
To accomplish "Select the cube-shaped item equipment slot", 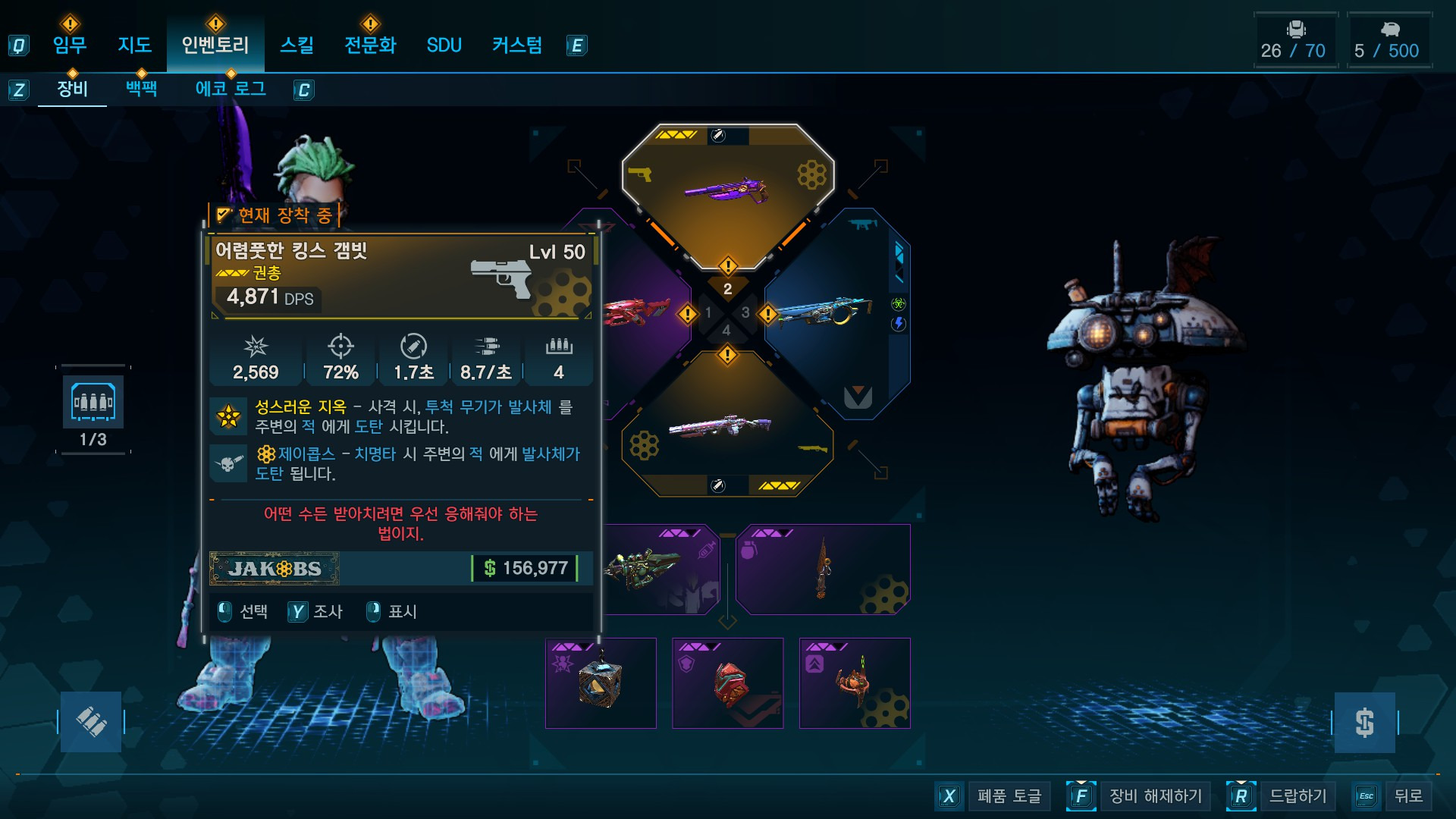I will (601, 683).
